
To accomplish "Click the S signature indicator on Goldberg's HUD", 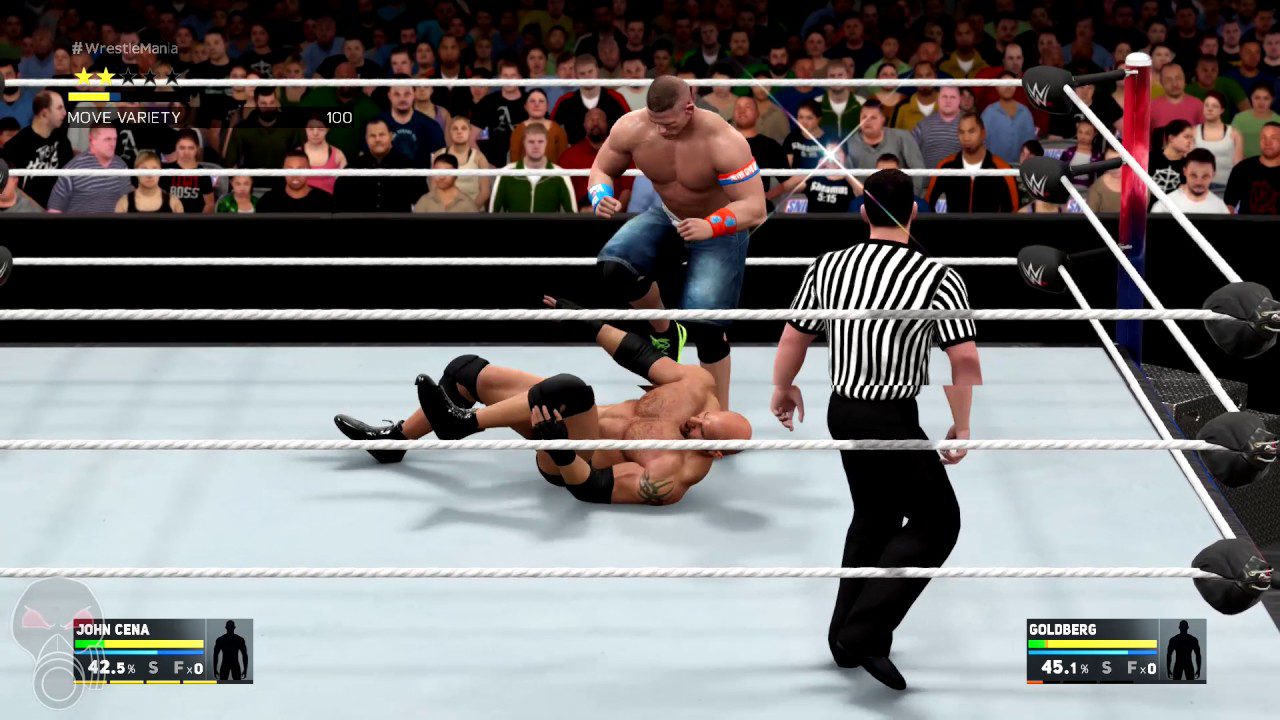I will click(1106, 668).
